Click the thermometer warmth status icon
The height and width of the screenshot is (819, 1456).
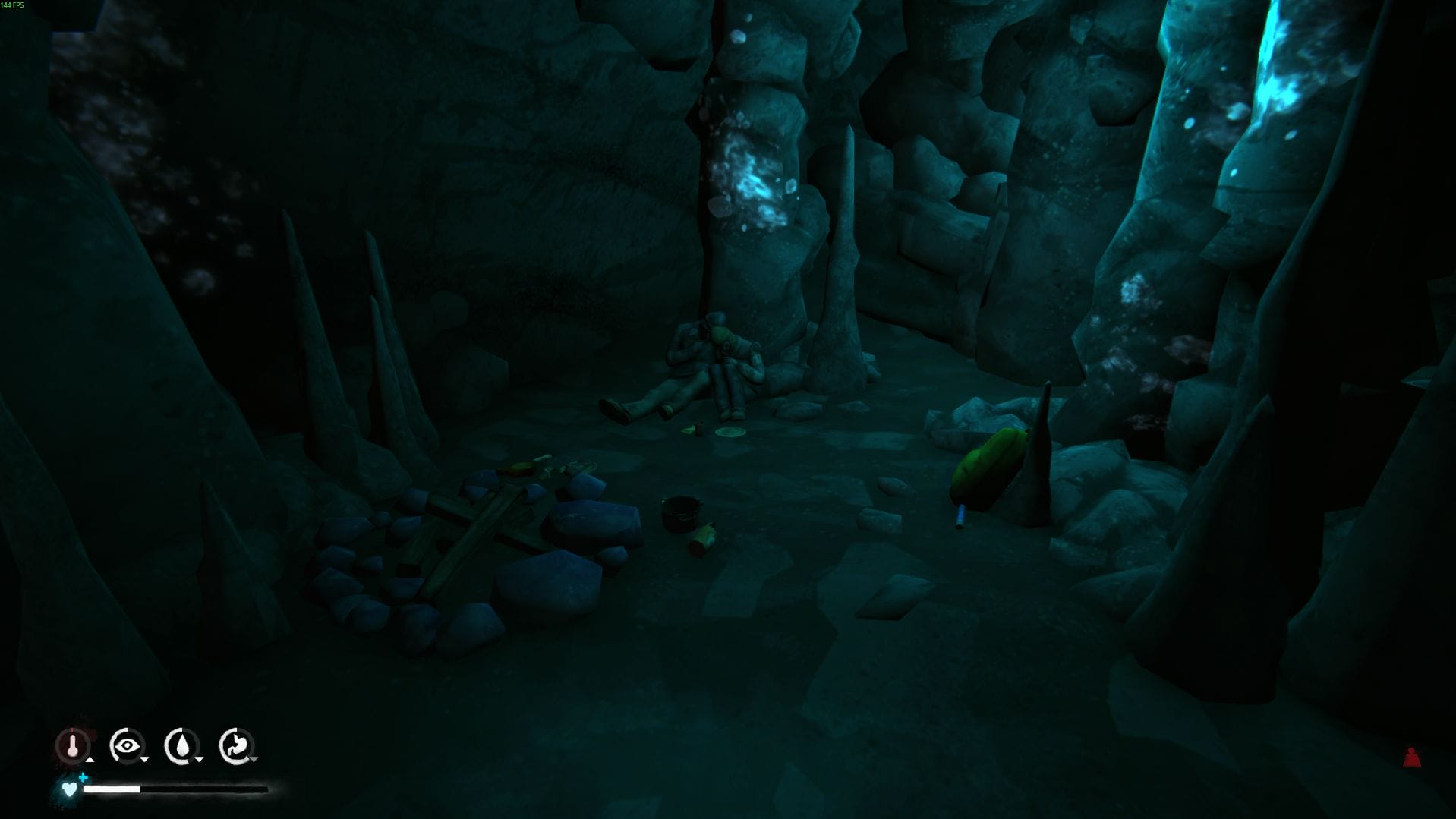coord(73,745)
